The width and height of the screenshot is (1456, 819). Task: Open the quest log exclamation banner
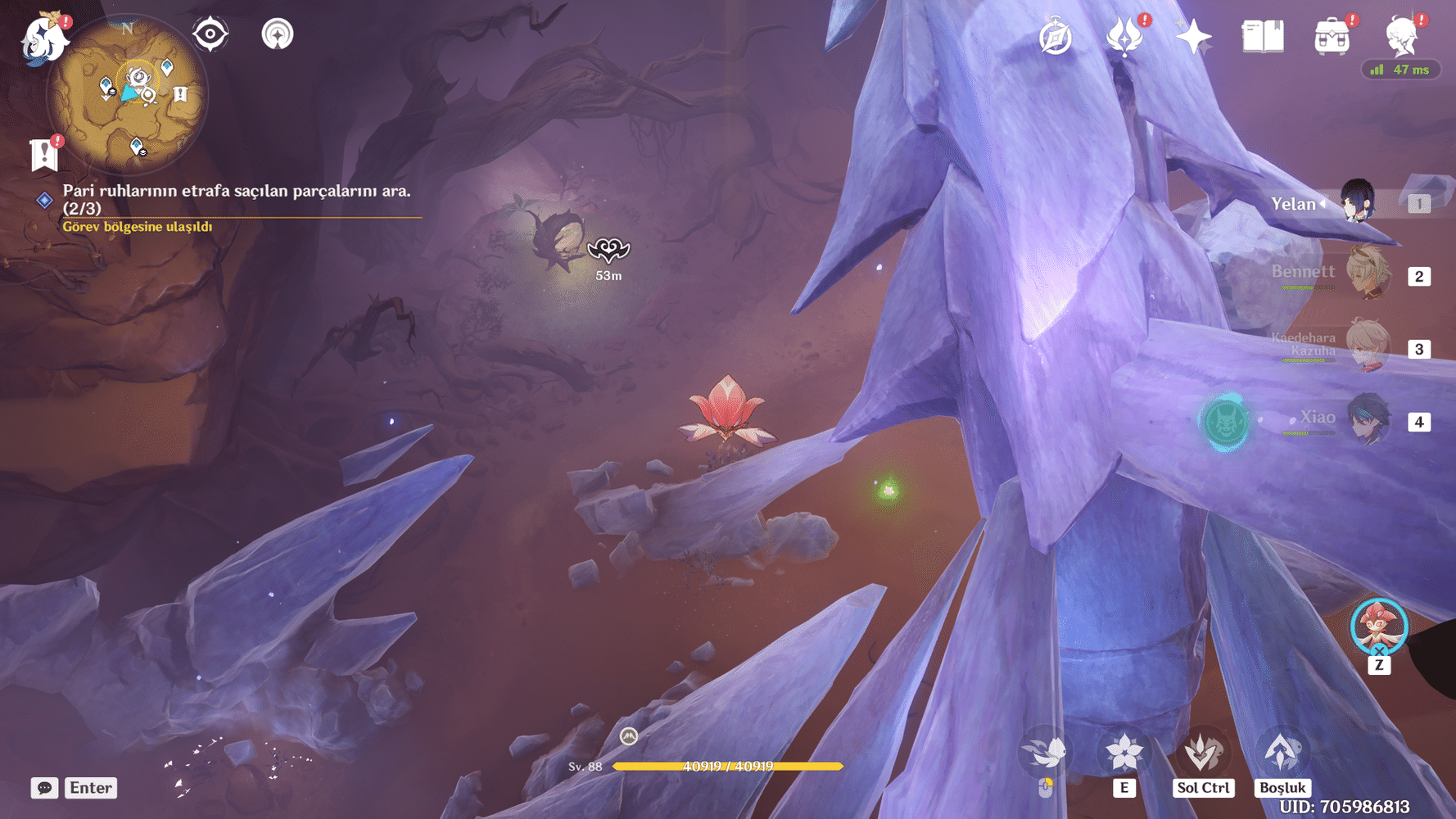click(x=44, y=154)
